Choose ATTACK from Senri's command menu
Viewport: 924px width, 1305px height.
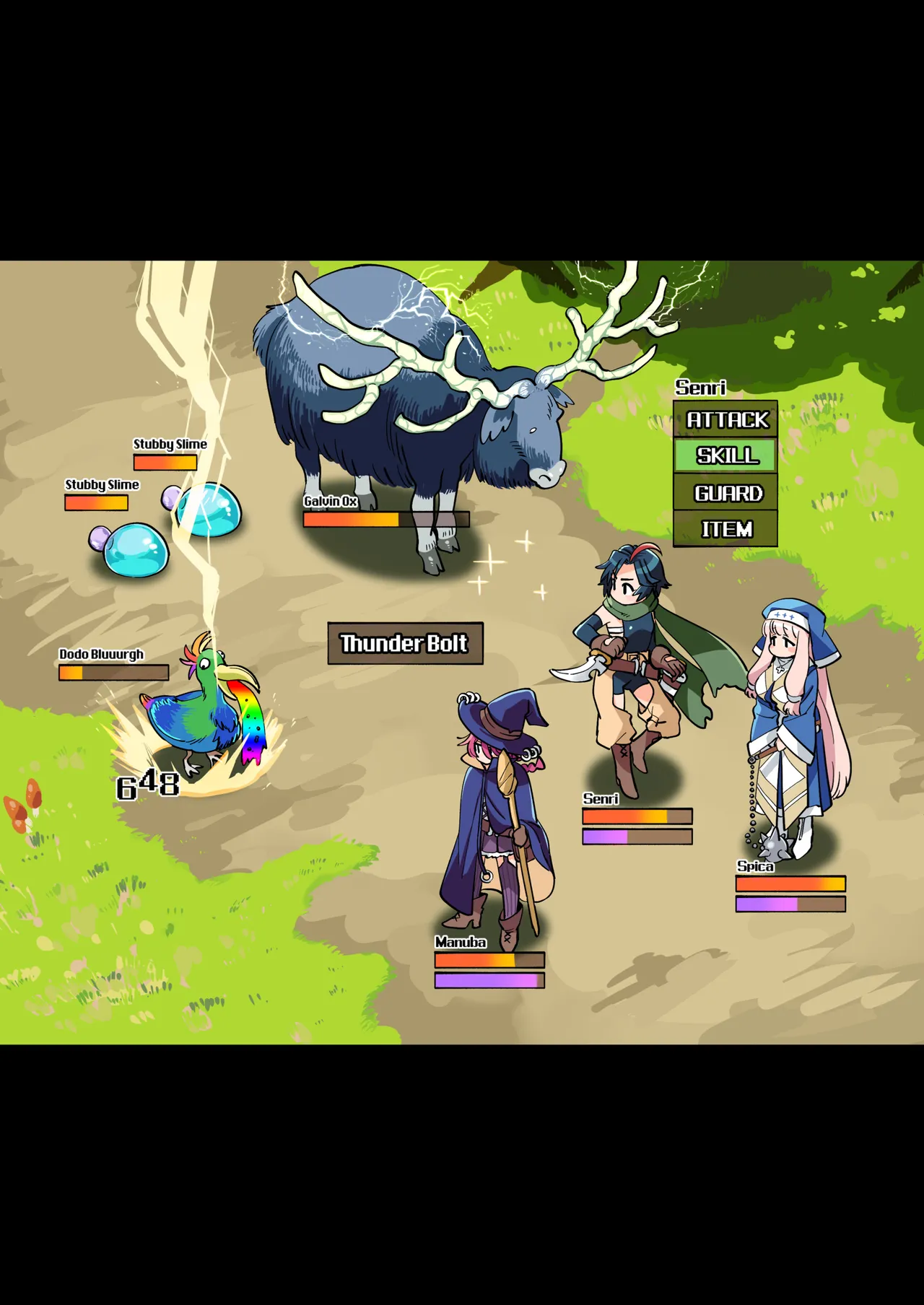tap(725, 419)
